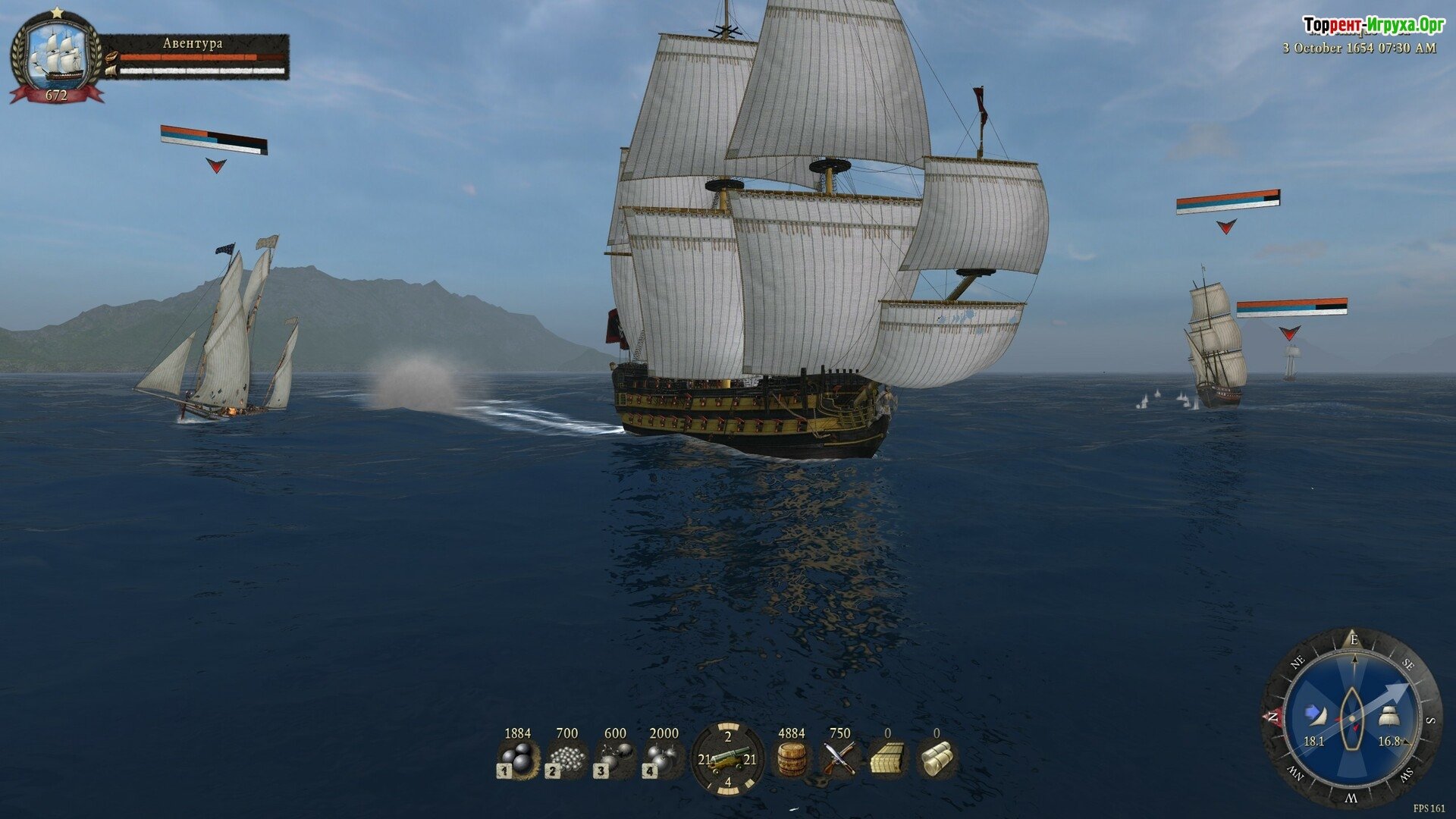Target the enemy lugger's marker
Screen dimensions: 1456x819
[x=216, y=165]
